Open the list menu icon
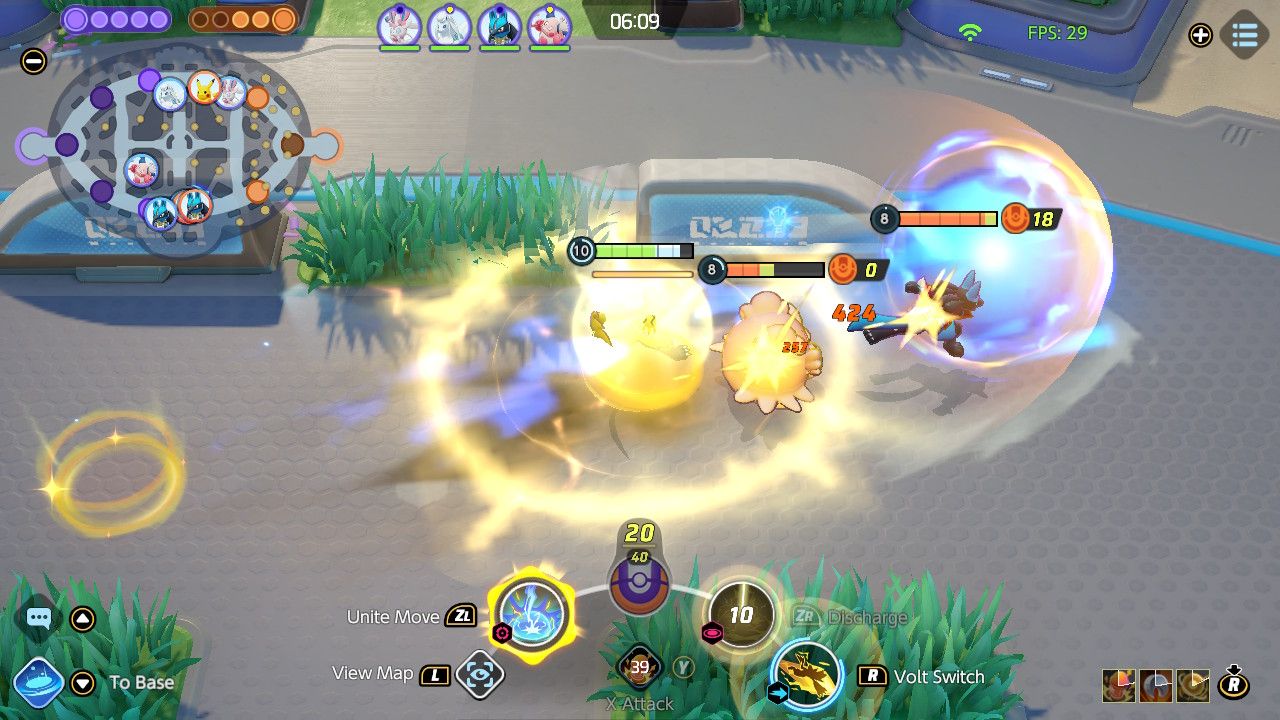Image resolution: width=1280 pixels, height=720 pixels. click(1245, 35)
